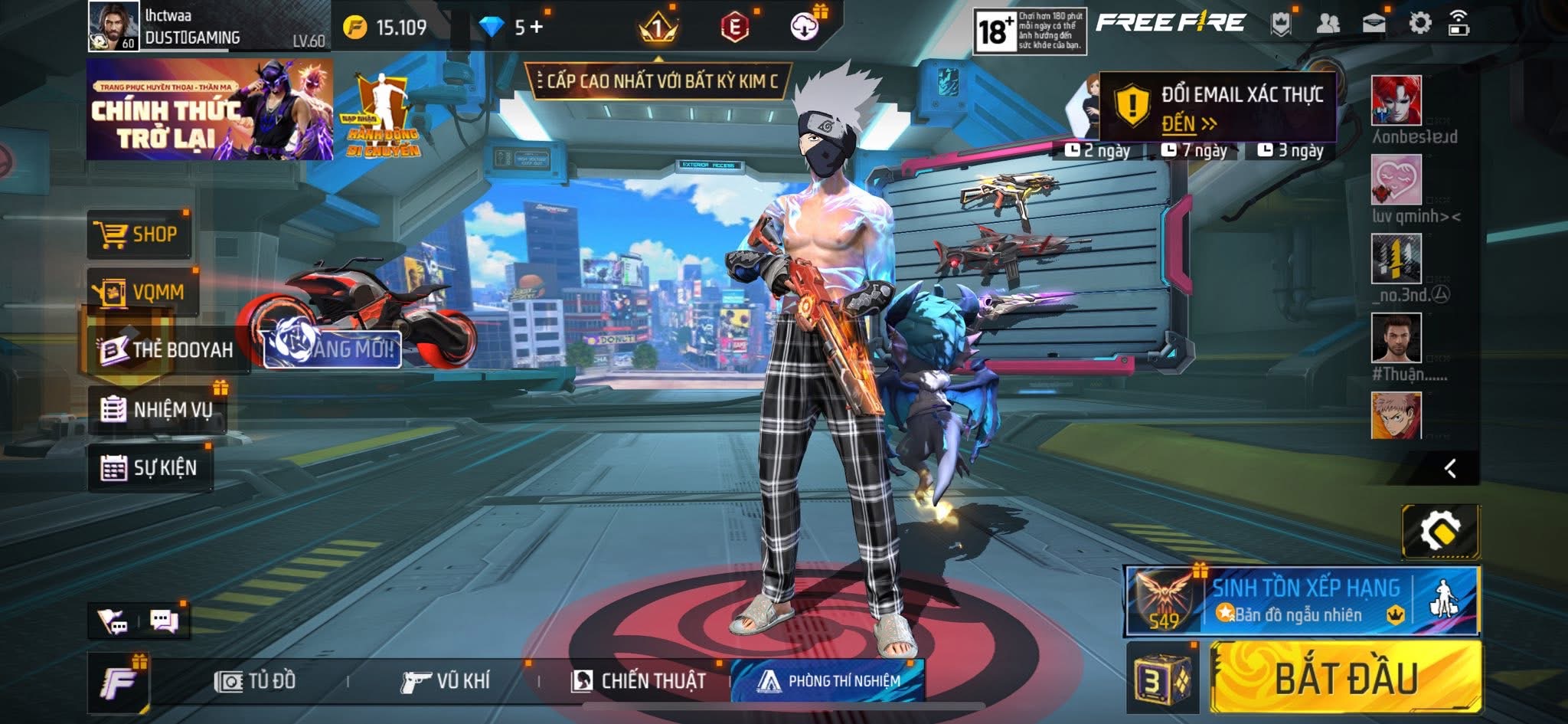Open the SỰ KIỆN events page

pos(150,467)
